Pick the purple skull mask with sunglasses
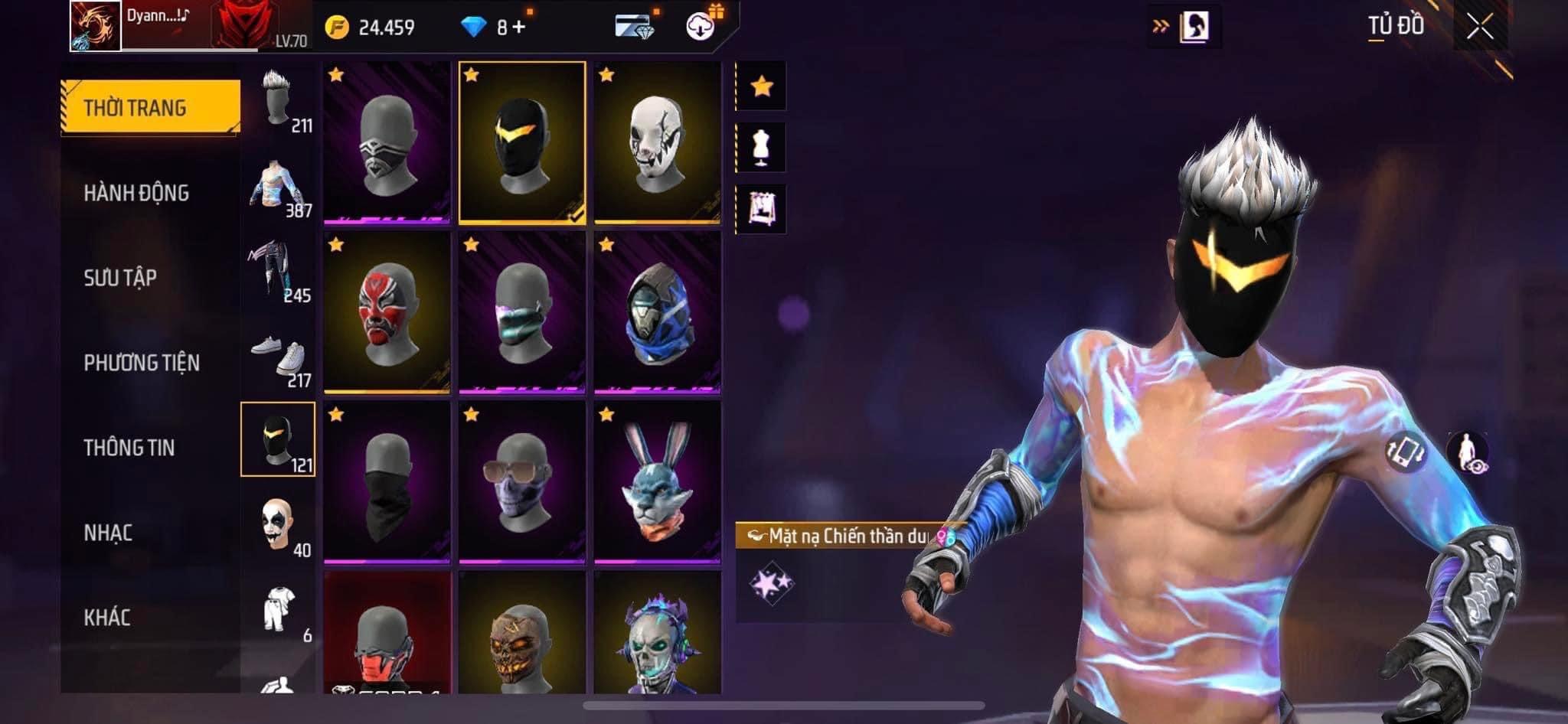 (x=521, y=483)
